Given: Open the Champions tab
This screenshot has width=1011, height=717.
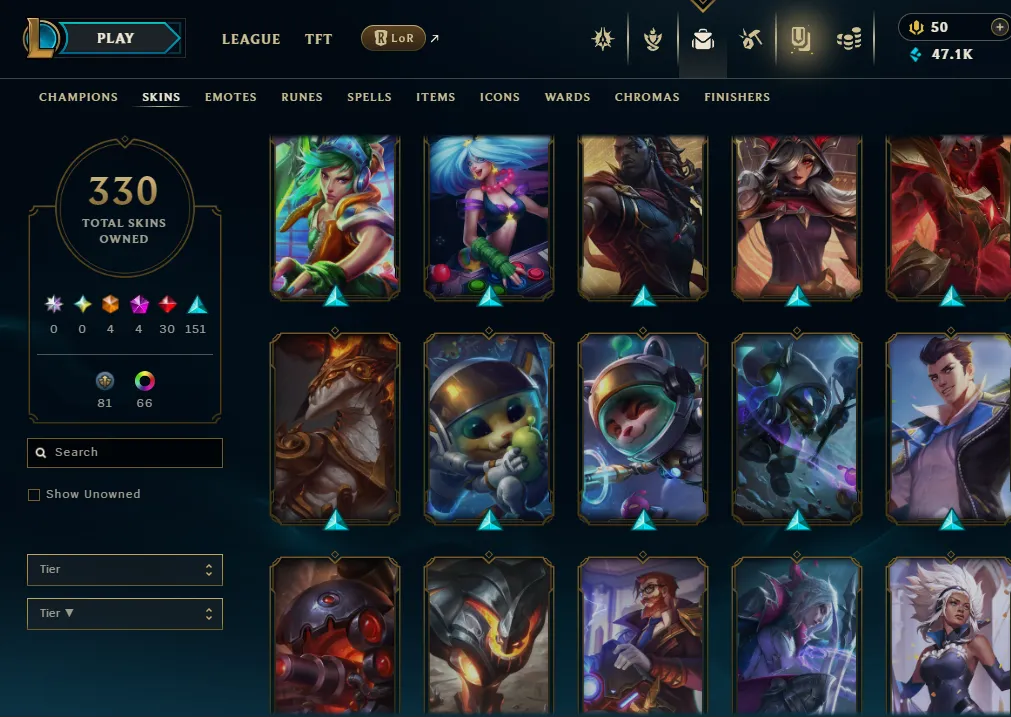Looking at the screenshot, I should click(78, 97).
